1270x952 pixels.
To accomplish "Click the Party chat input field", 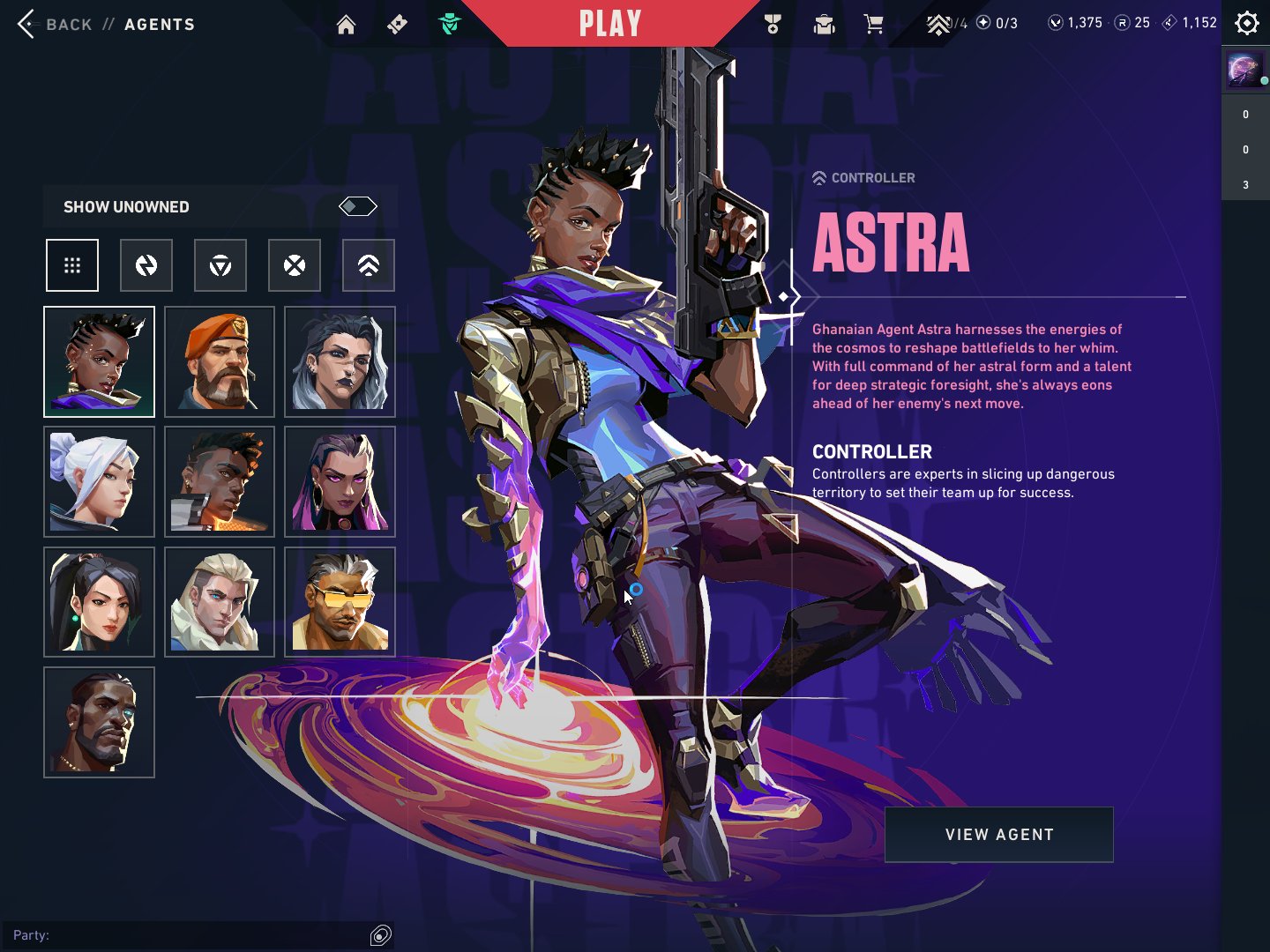I will [194, 934].
